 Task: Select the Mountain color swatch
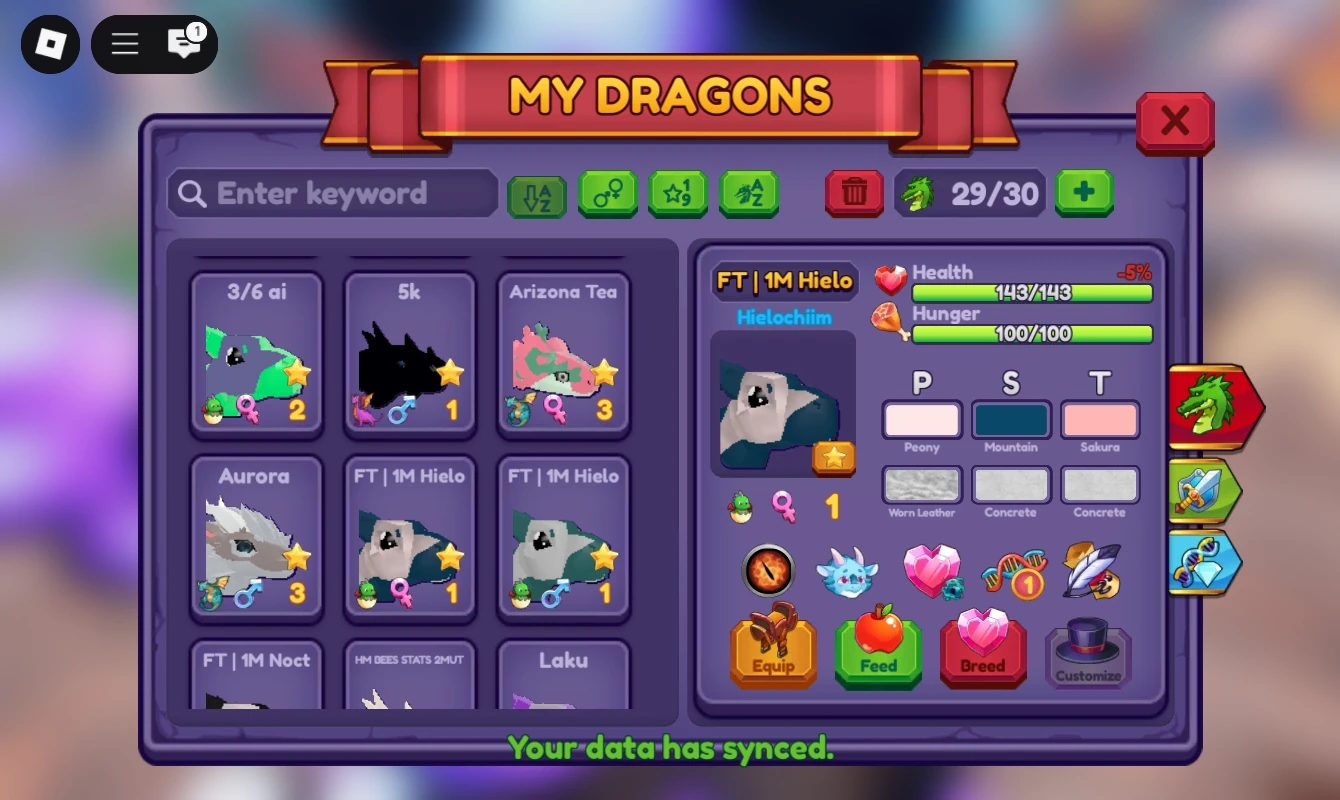pyautogui.click(x=1010, y=420)
